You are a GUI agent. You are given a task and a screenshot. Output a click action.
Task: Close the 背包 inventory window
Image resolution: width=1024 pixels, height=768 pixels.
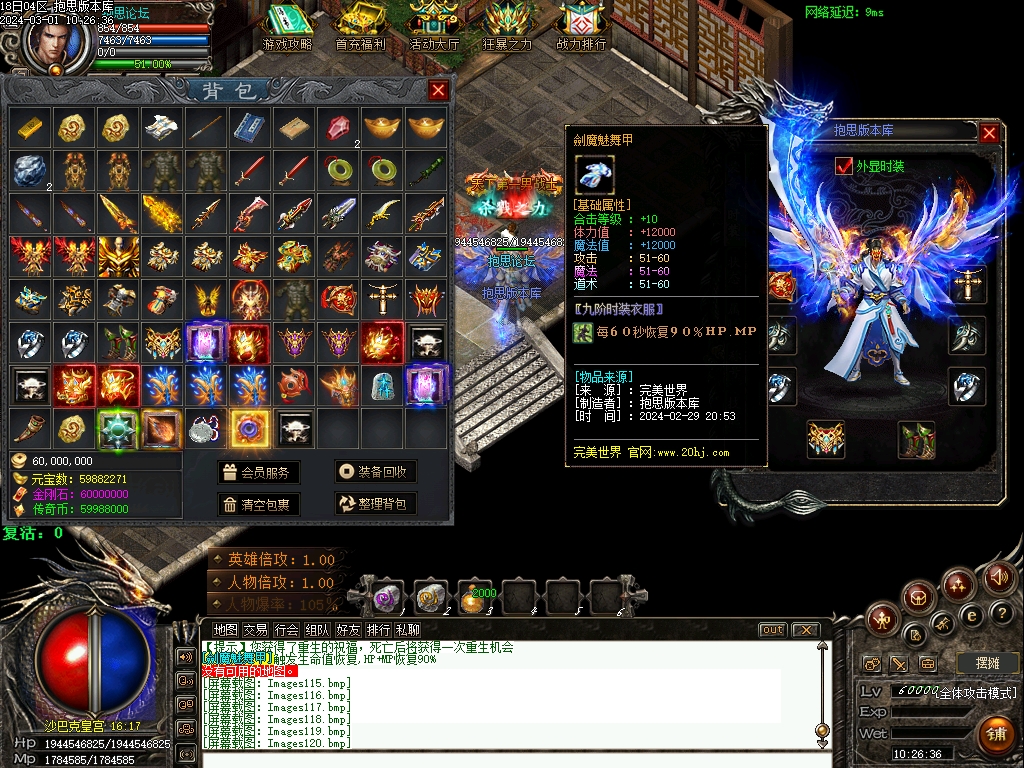438,91
